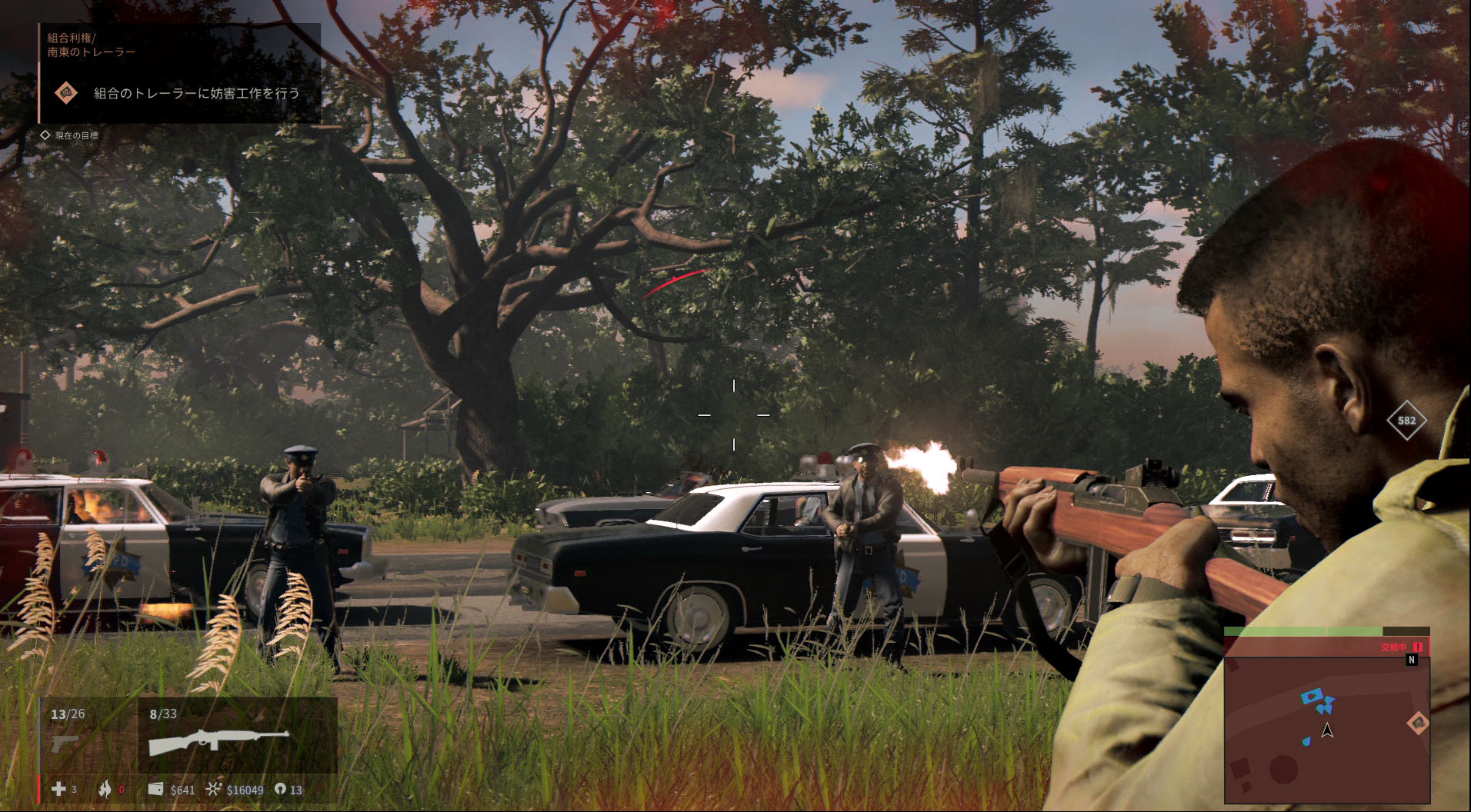Screen dimensions: 1471x812
Task: Select the carbine rifle weapon slot
Action: click(219, 742)
